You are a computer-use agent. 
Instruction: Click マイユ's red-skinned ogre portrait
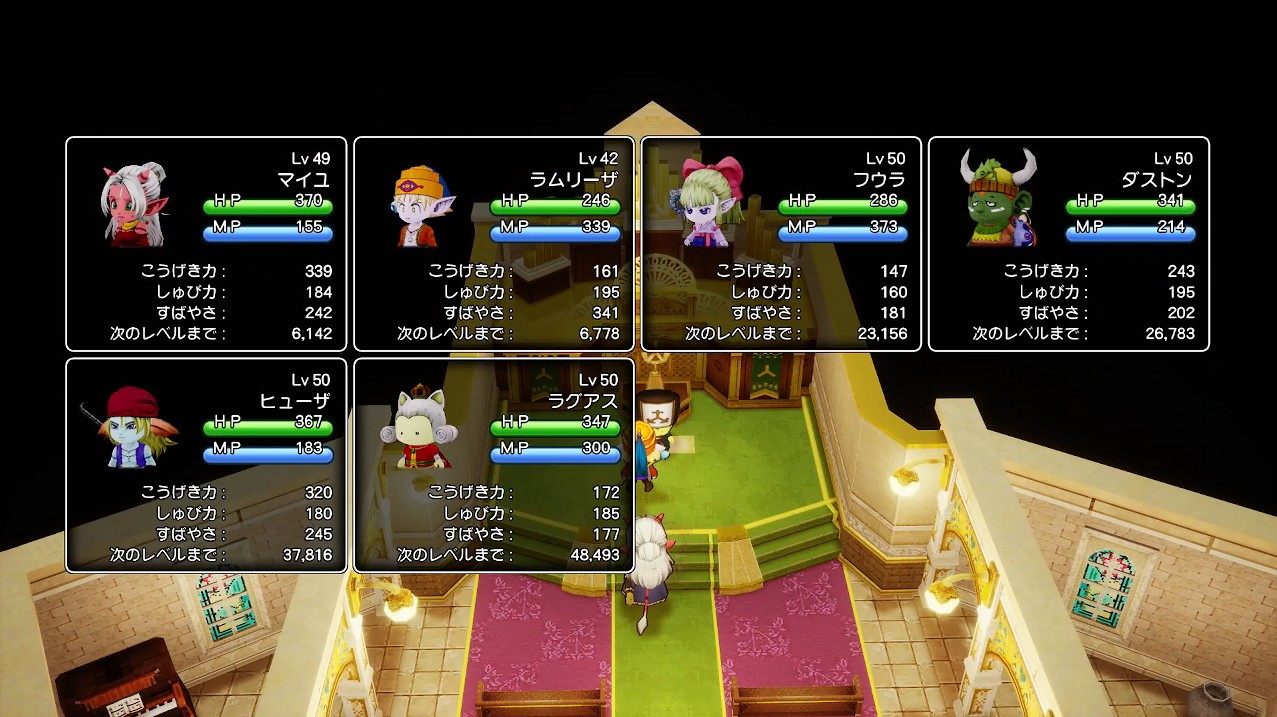(x=133, y=204)
